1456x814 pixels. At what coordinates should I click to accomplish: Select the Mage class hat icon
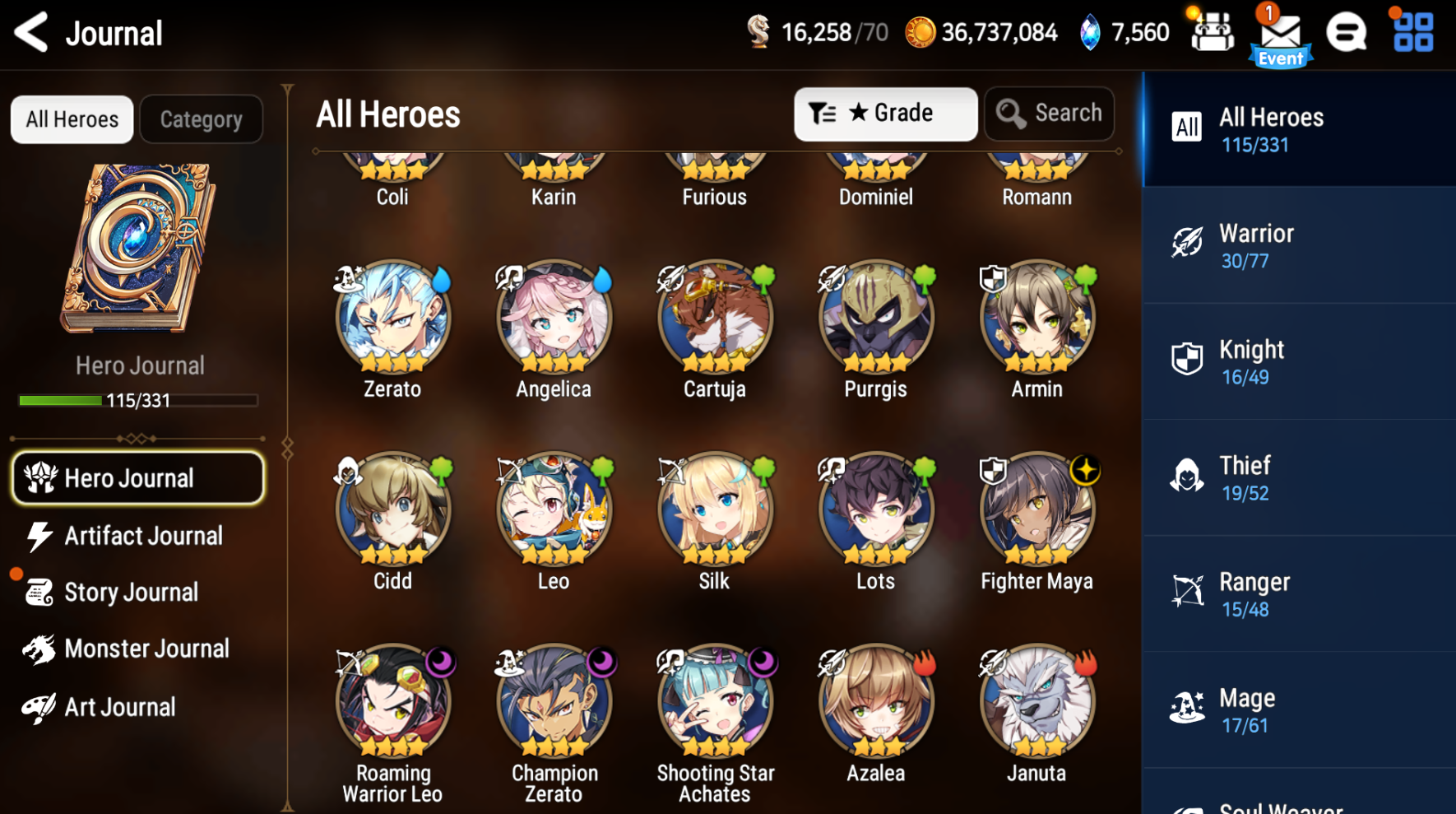coord(1187,709)
